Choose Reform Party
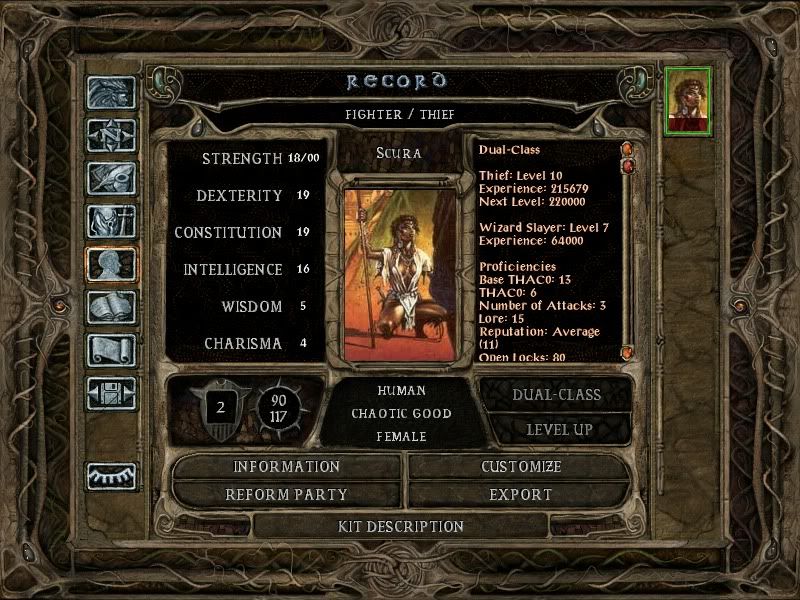 286,495
